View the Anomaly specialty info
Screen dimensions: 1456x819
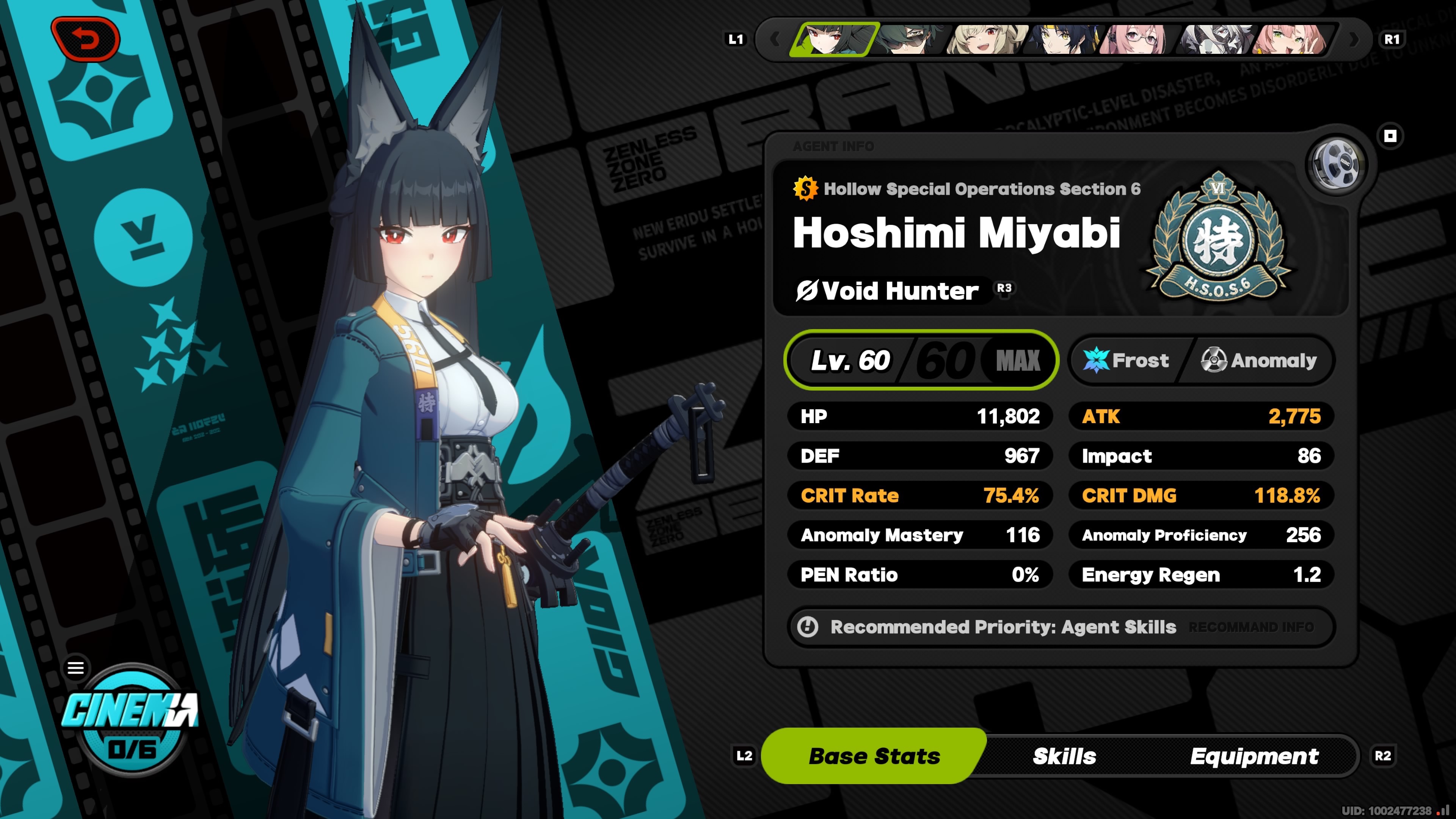point(1259,360)
